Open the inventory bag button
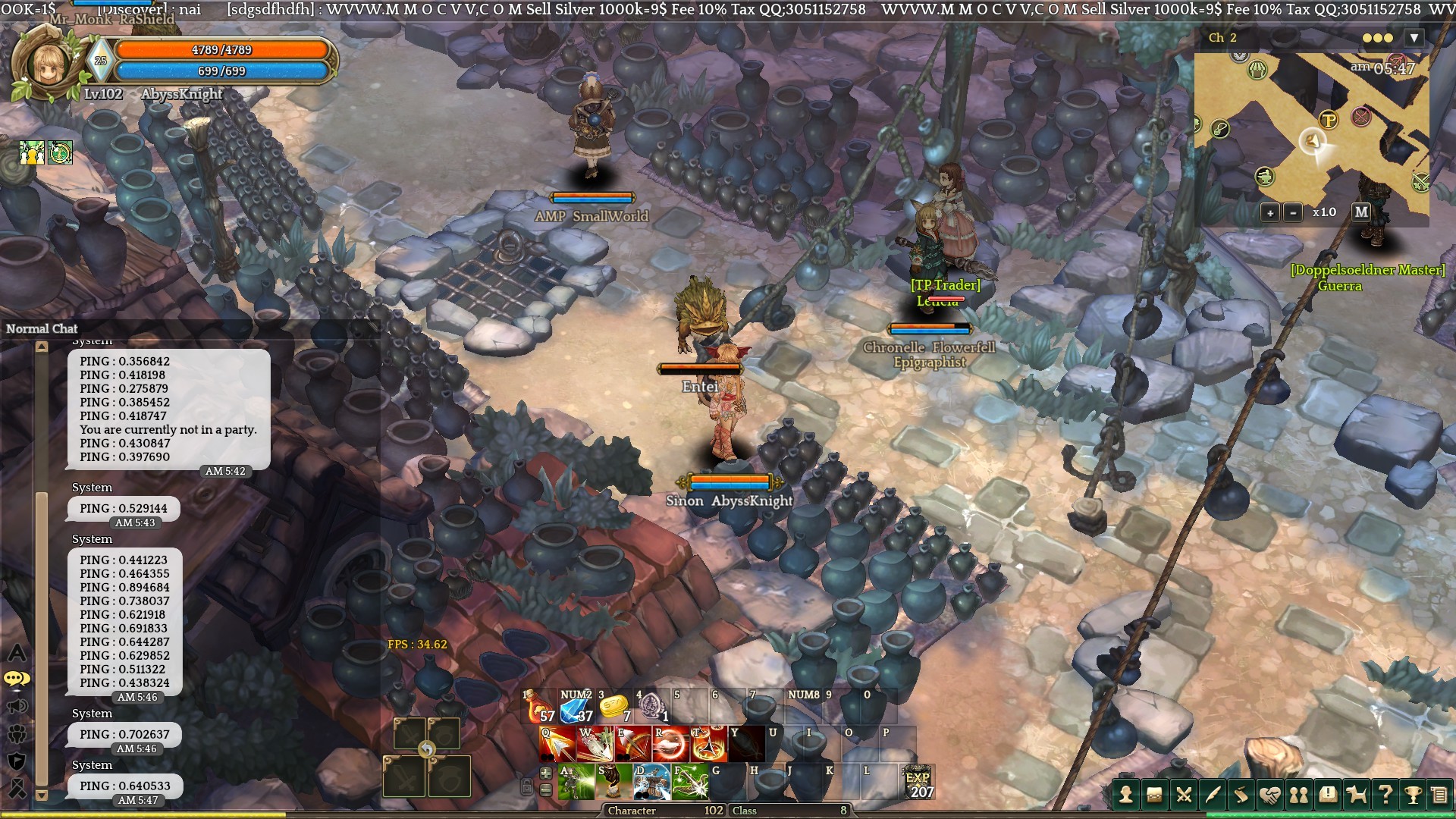Screen dimensions: 1456x819 point(1154,794)
